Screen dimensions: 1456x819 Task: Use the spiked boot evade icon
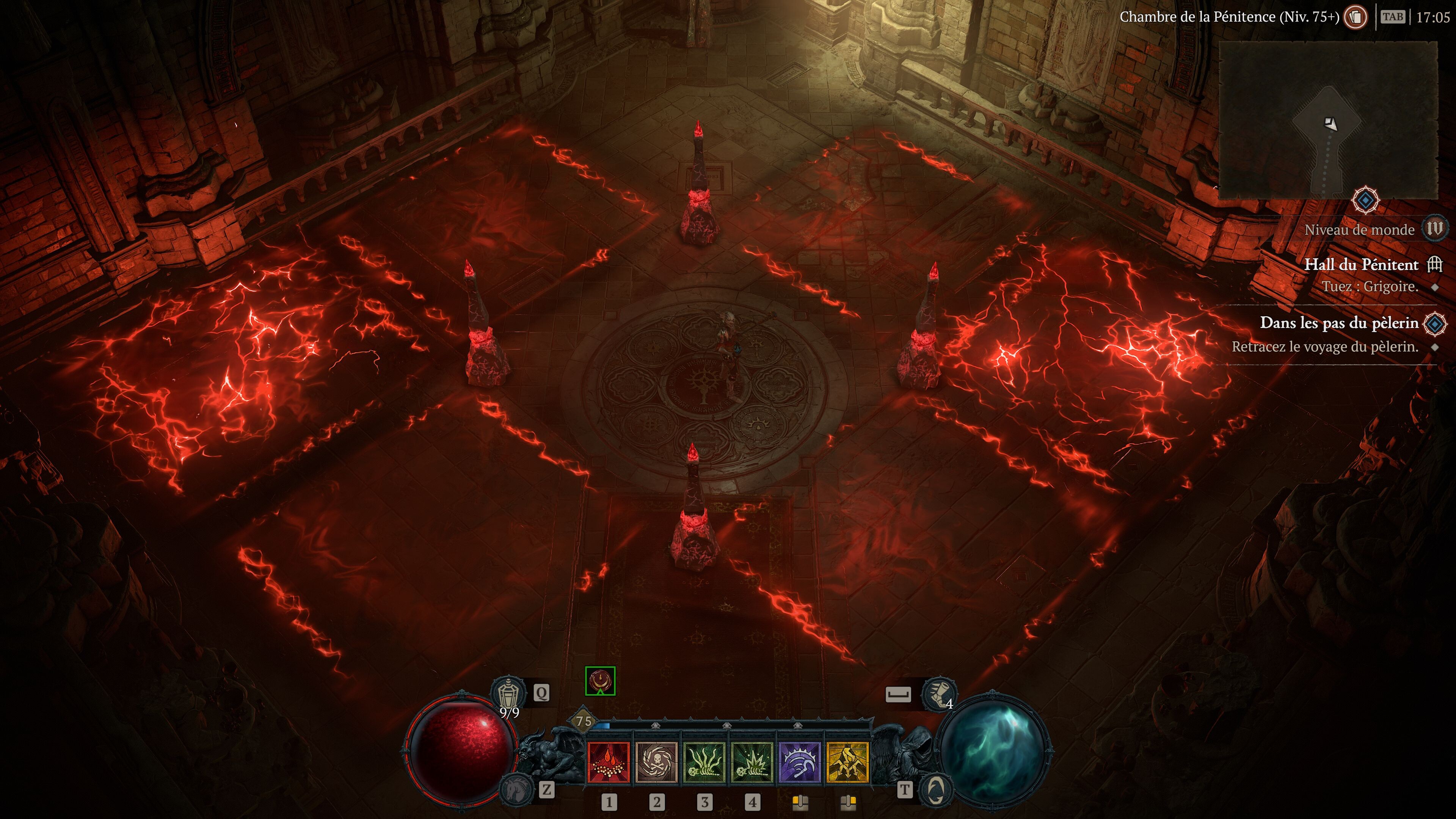click(938, 693)
